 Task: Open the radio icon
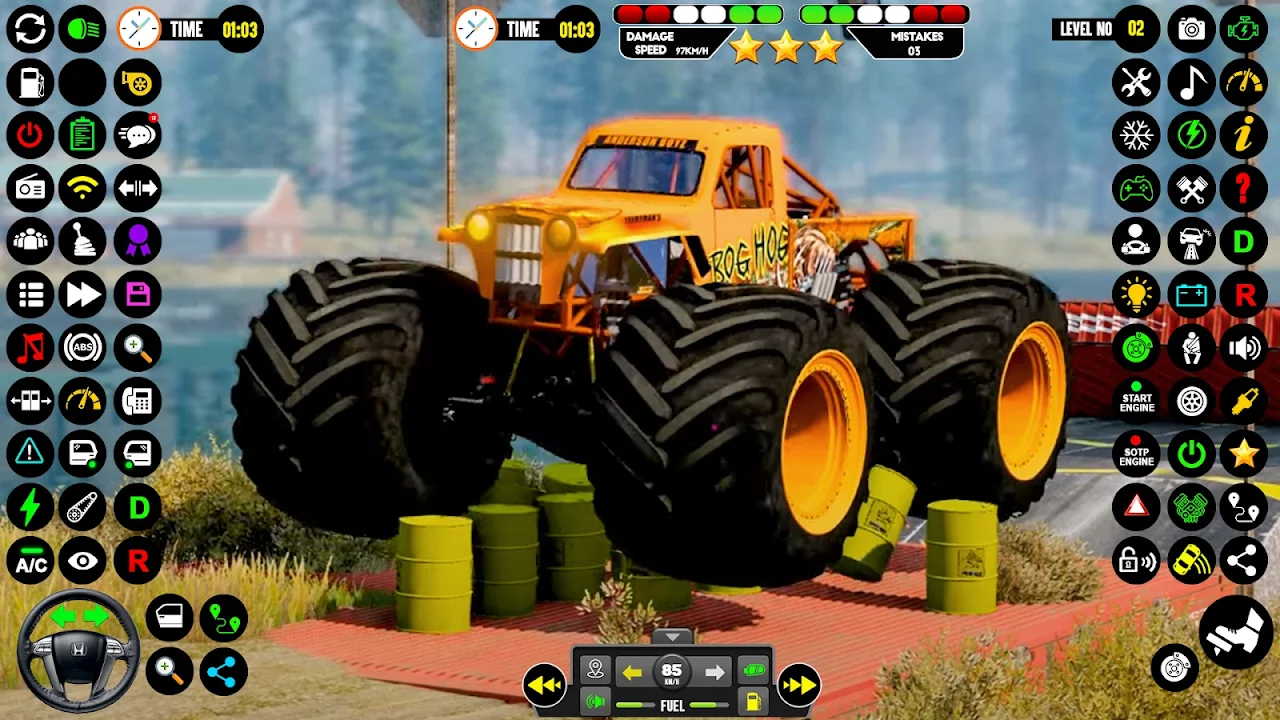pos(30,188)
